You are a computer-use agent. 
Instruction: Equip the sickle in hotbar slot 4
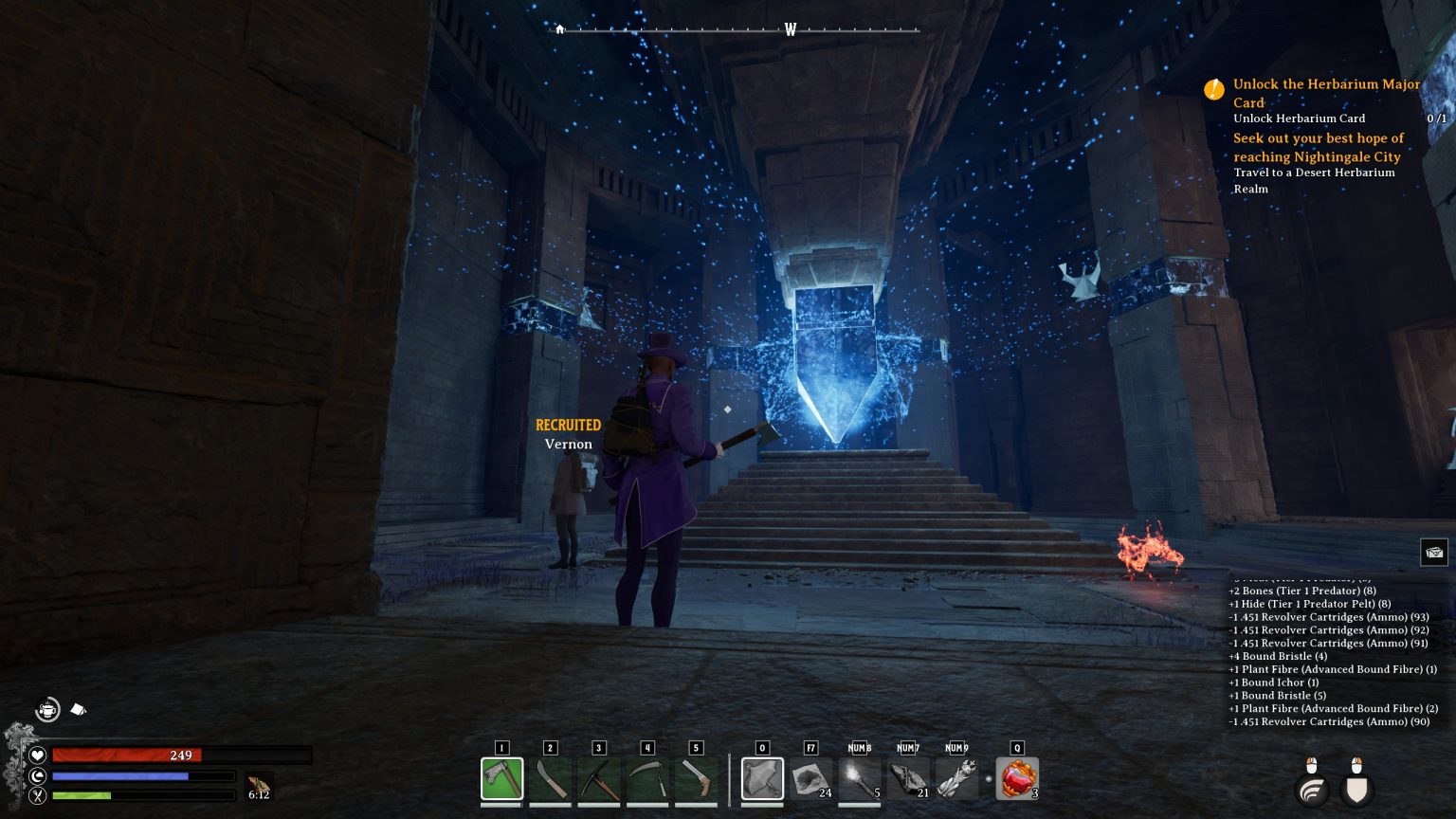coord(647,777)
